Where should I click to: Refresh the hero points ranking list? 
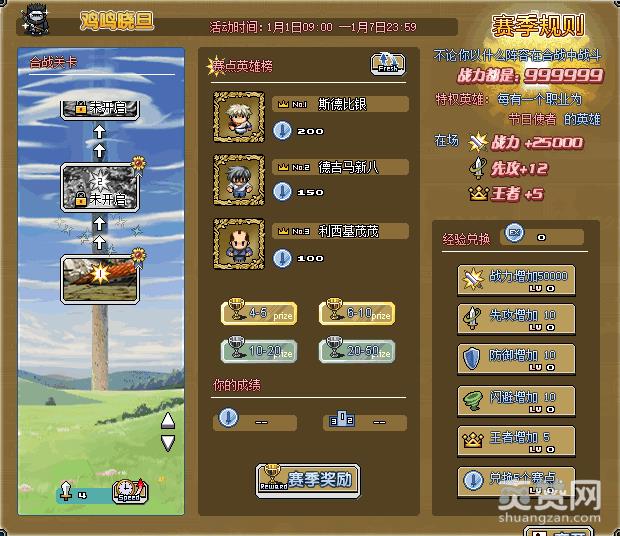point(387,65)
